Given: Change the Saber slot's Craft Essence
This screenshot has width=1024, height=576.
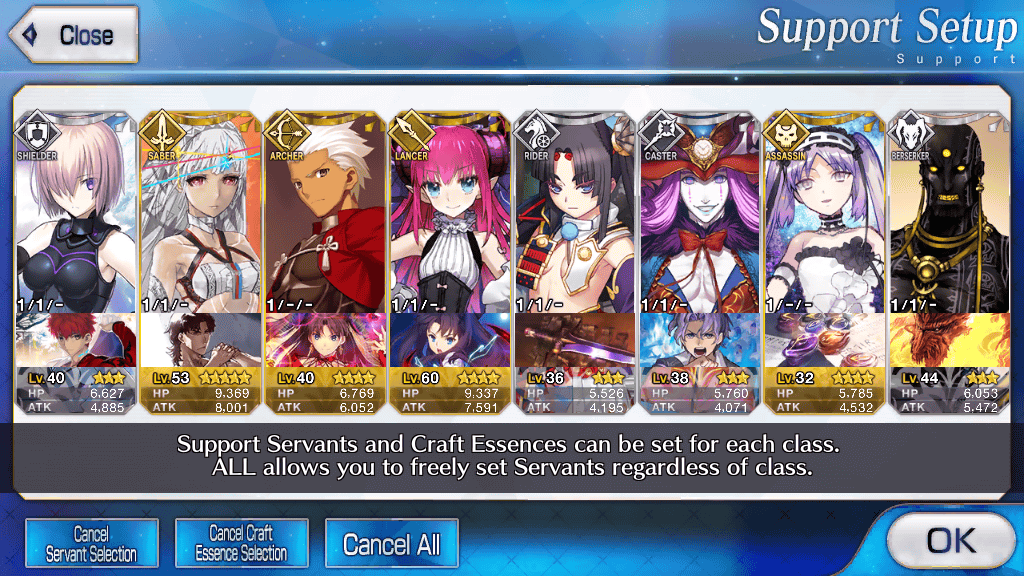Looking at the screenshot, I should click(200, 341).
